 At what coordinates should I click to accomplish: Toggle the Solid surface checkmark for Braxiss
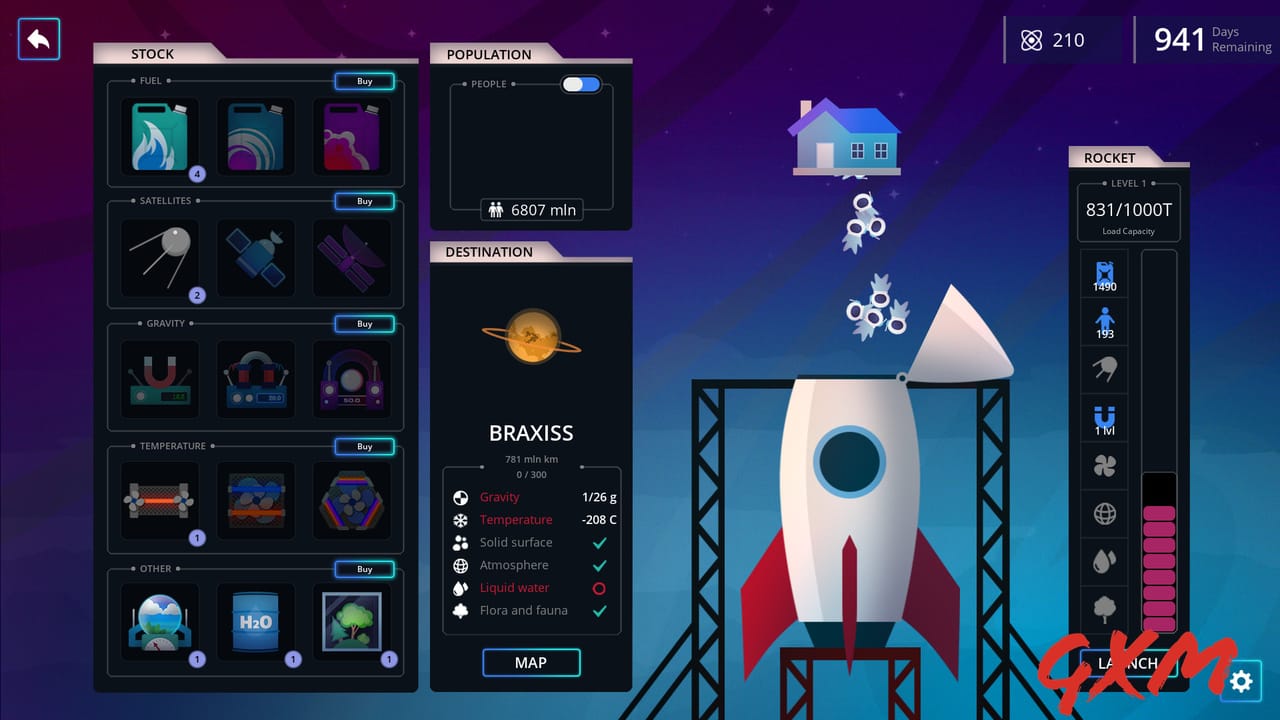(601, 542)
